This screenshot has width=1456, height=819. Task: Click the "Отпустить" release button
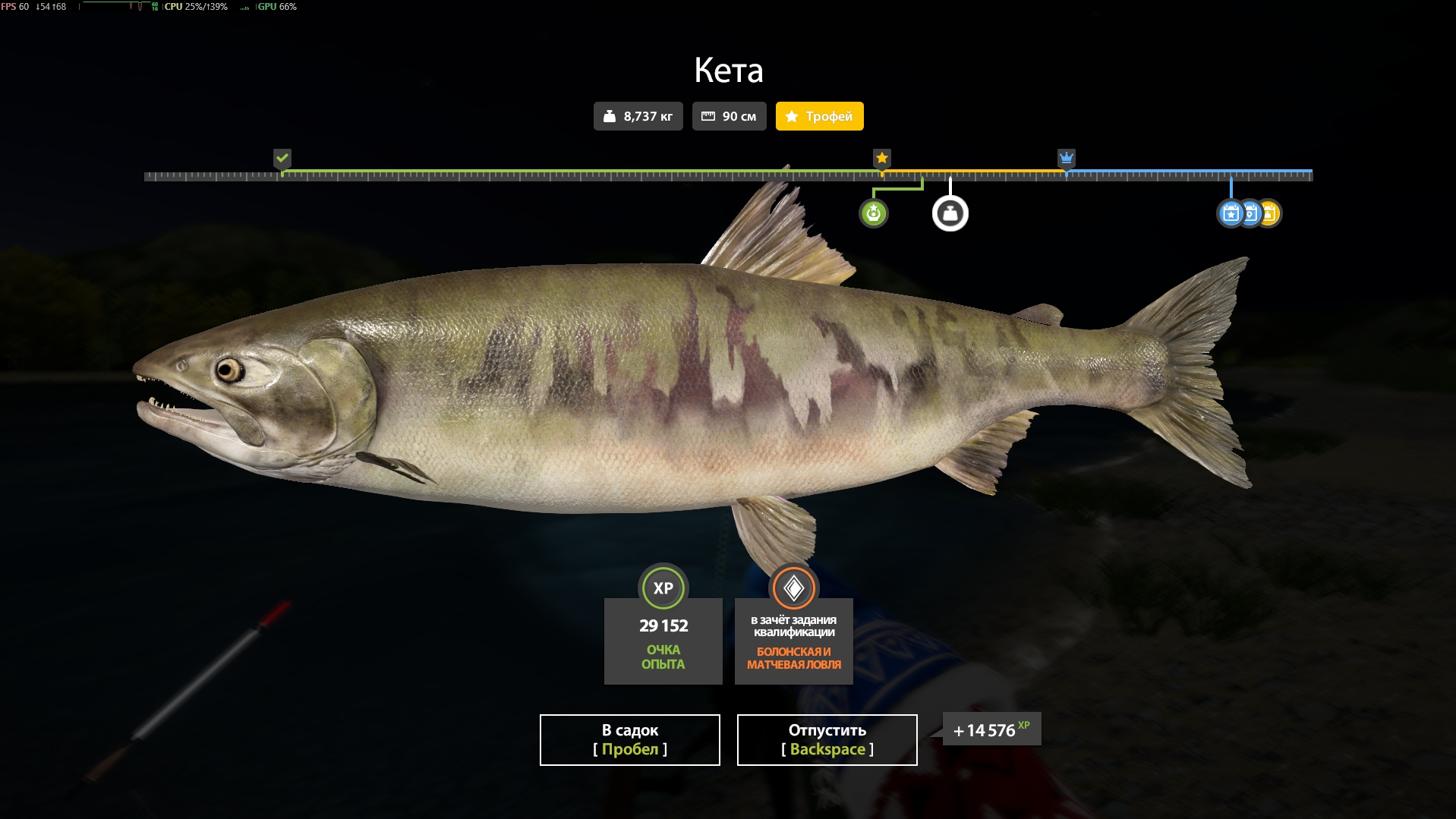[x=826, y=739]
